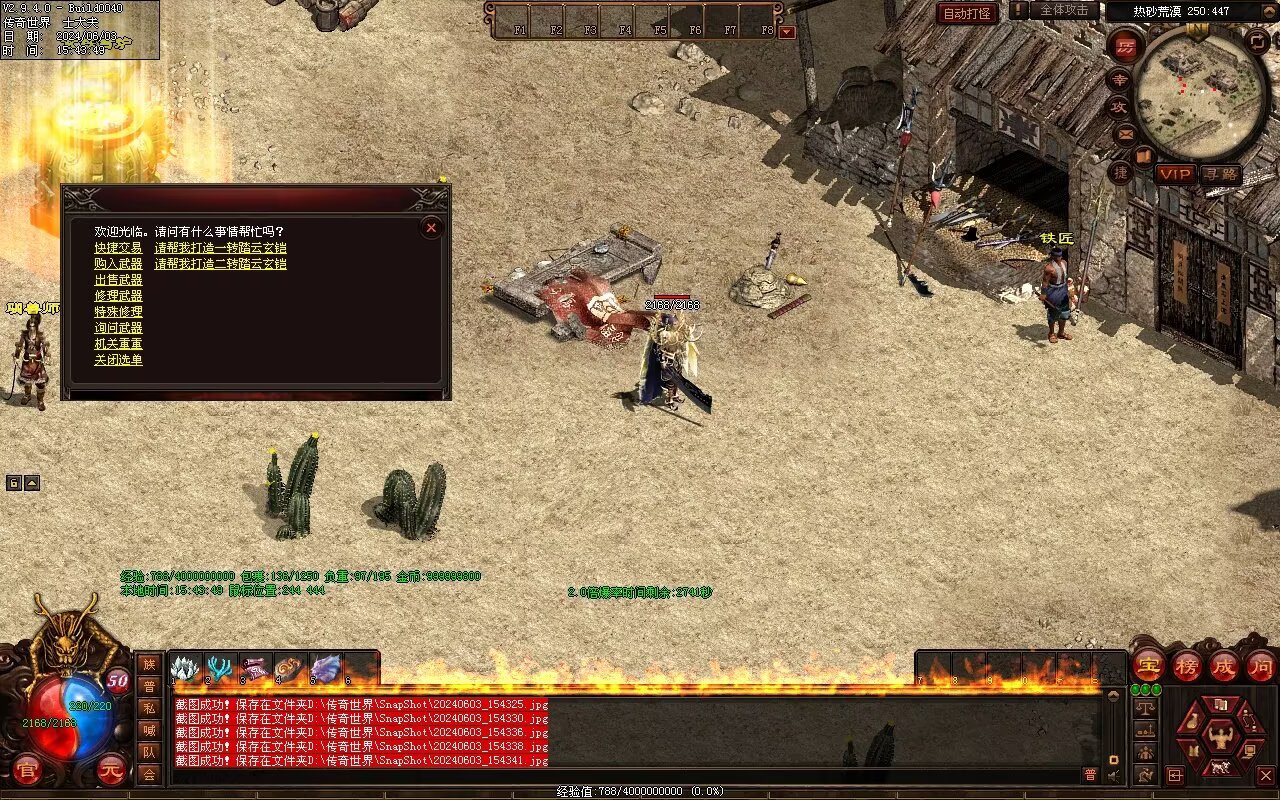Close the NPC dialog with the red X
The width and height of the screenshot is (1280, 800).
(431, 228)
